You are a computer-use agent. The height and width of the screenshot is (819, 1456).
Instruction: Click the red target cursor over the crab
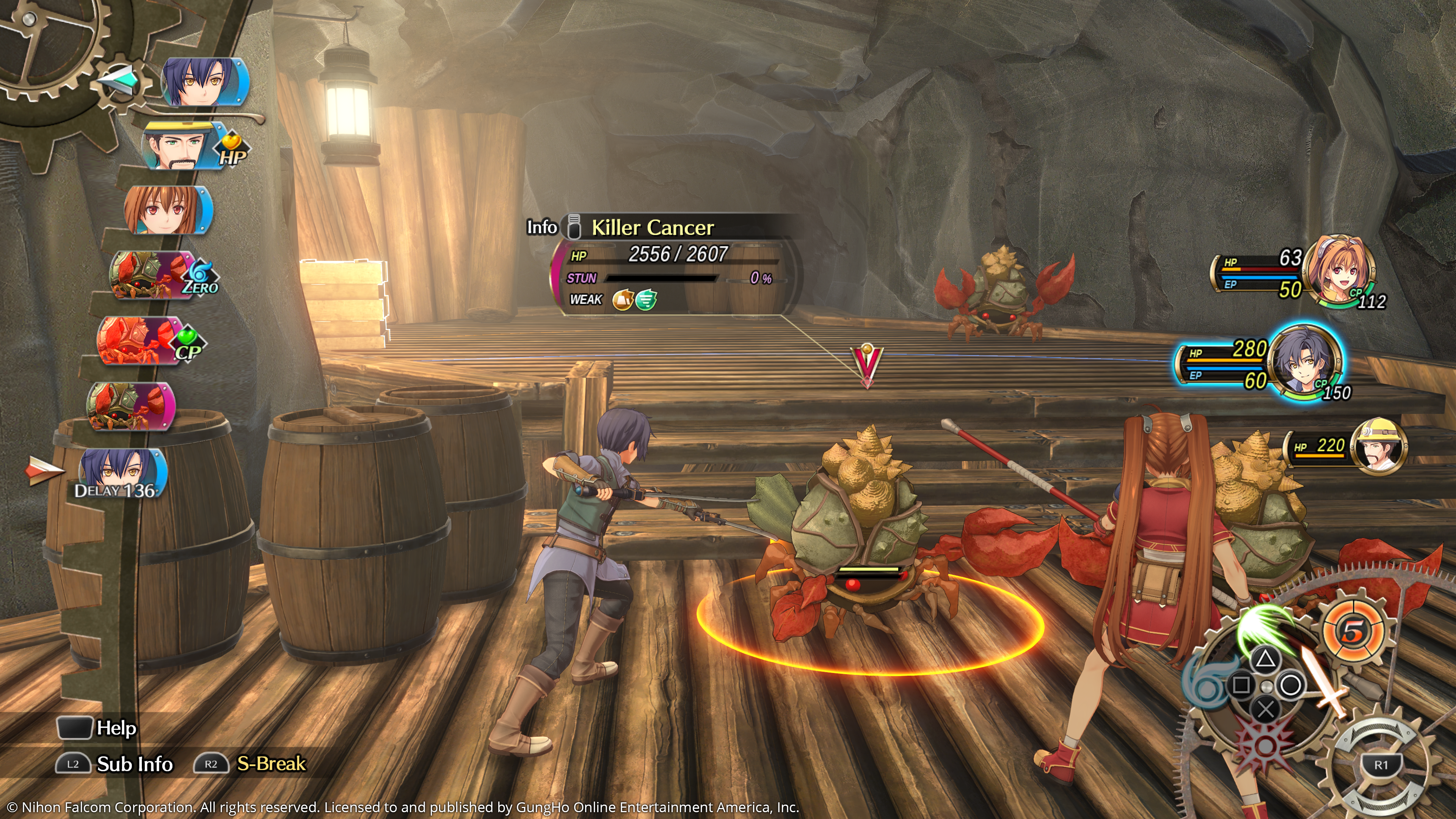[x=866, y=364]
